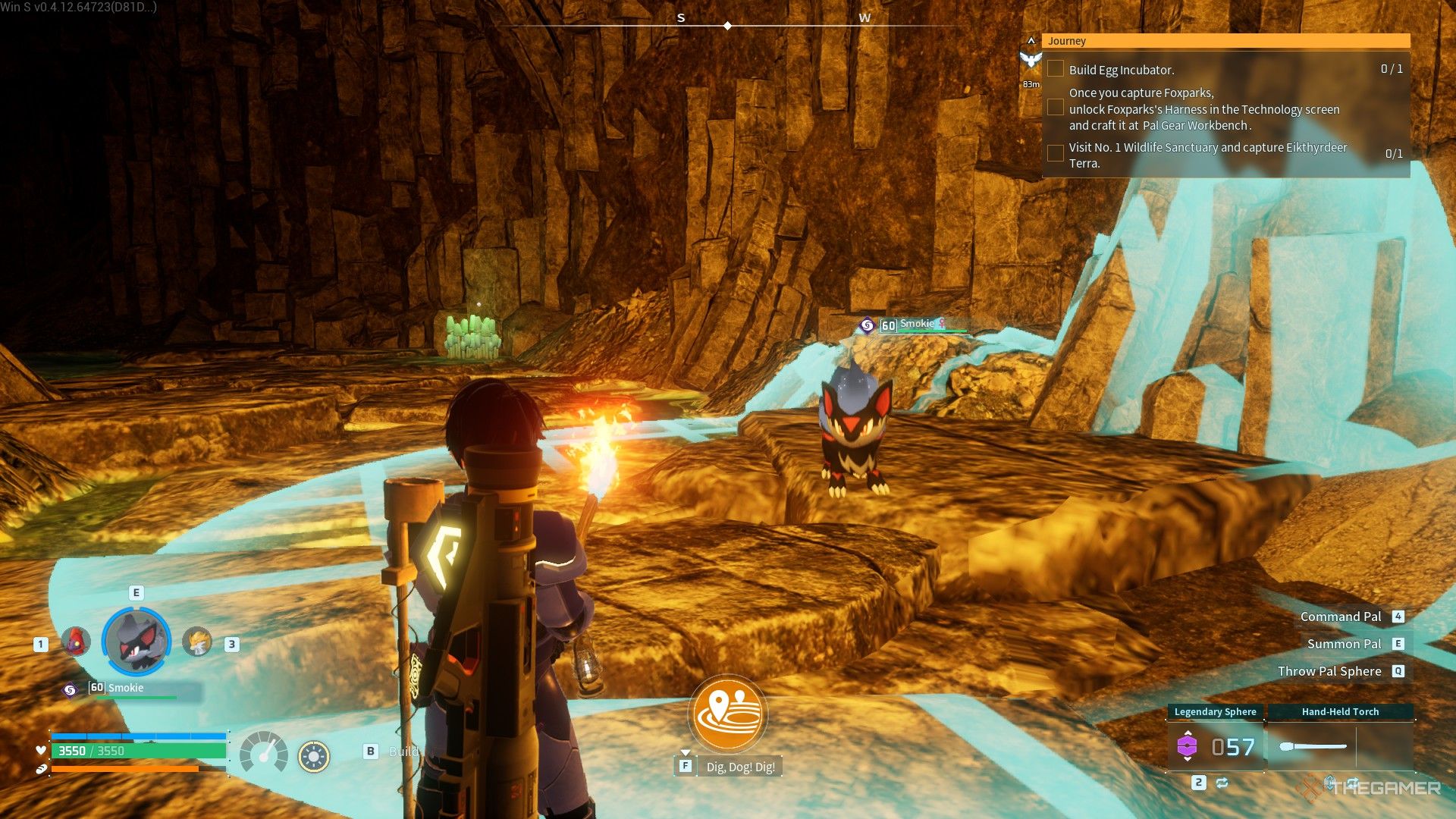Collapse the Journey tracker panel
The image size is (1456, 819).
pyautogui.click(x=1031, y=41)
